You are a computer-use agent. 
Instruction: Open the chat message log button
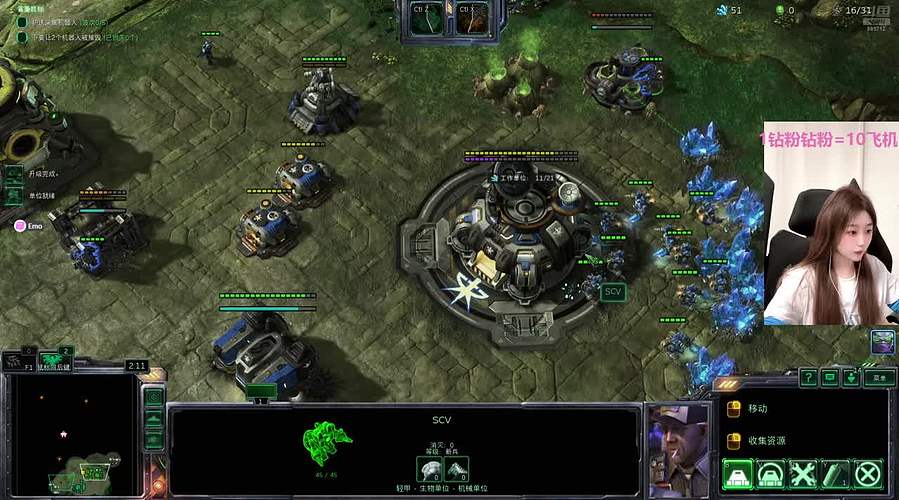(x=830, y=377)
